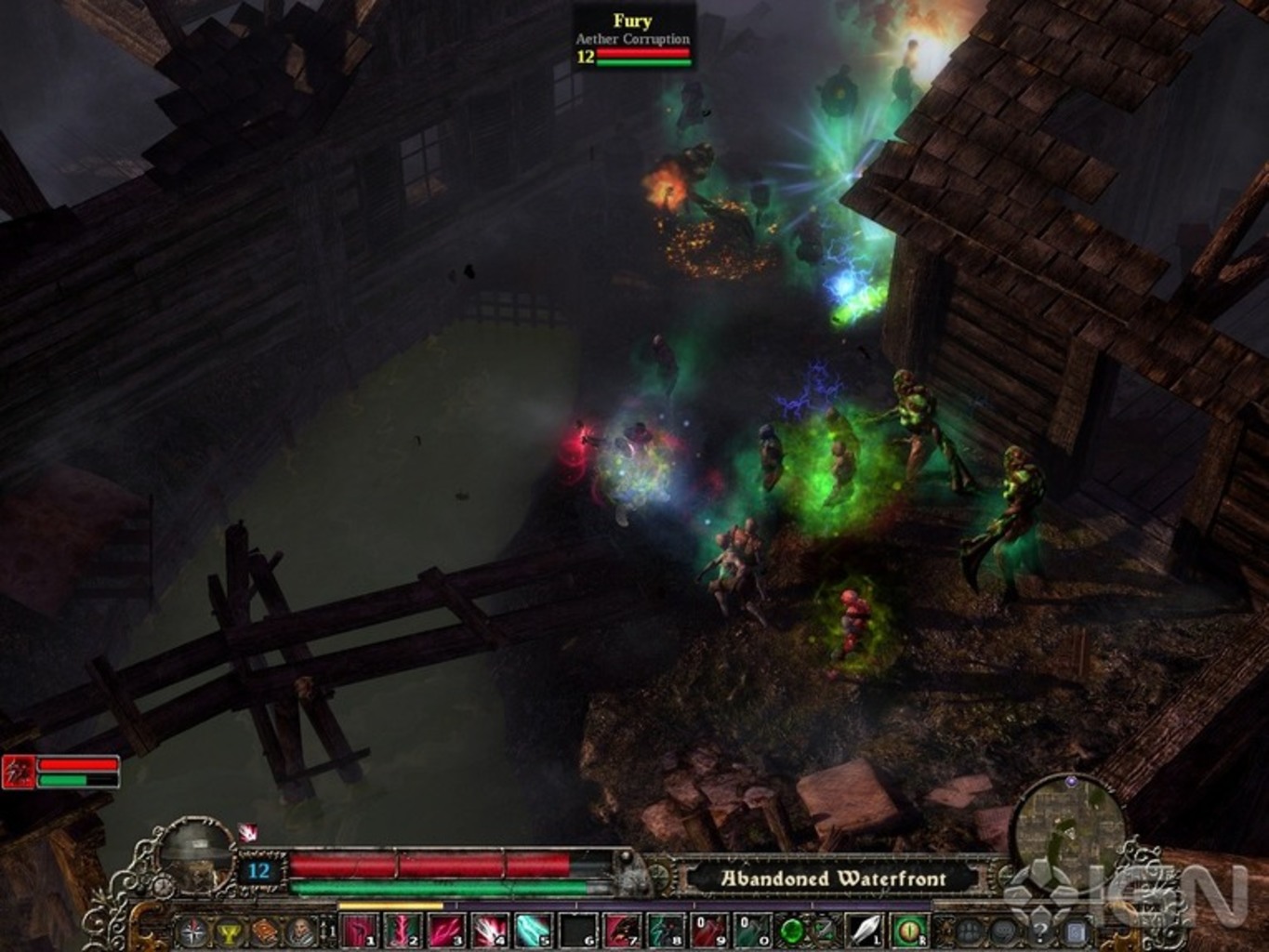Select the white blade left-mouse skill

[x=865, y=931]
